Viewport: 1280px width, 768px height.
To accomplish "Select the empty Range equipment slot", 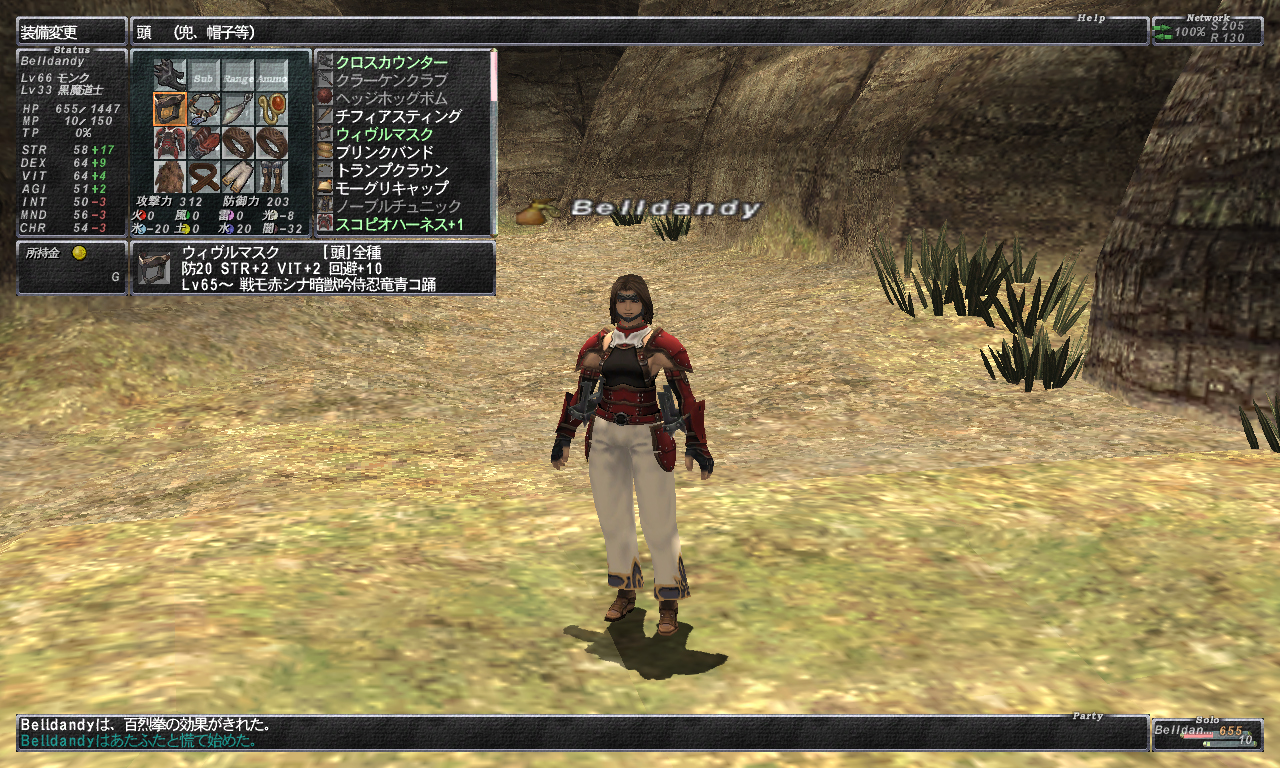I will (x=238, y=75).
